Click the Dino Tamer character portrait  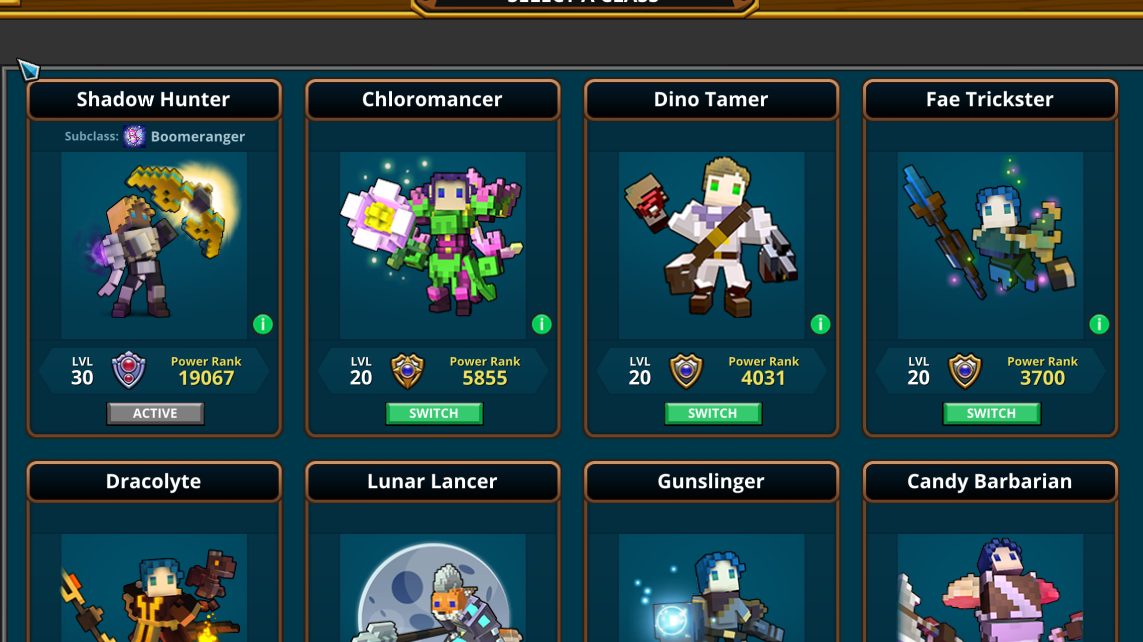[x=711, y=245]
